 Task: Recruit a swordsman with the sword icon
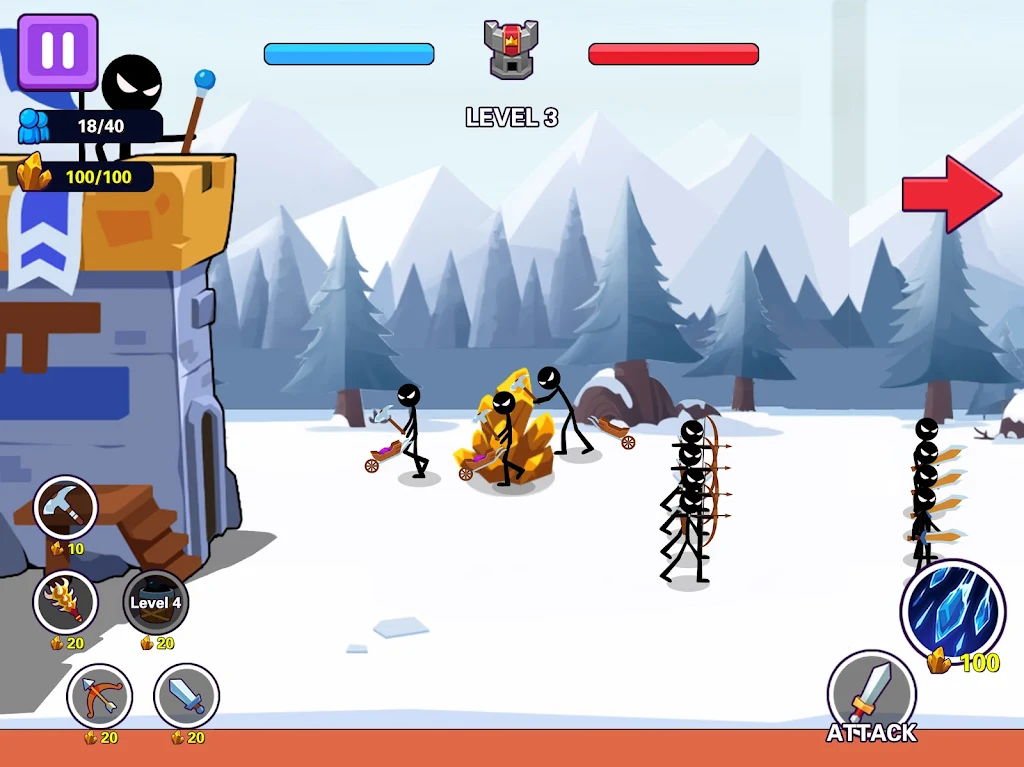pyautogui.click(x=187, y=696)
